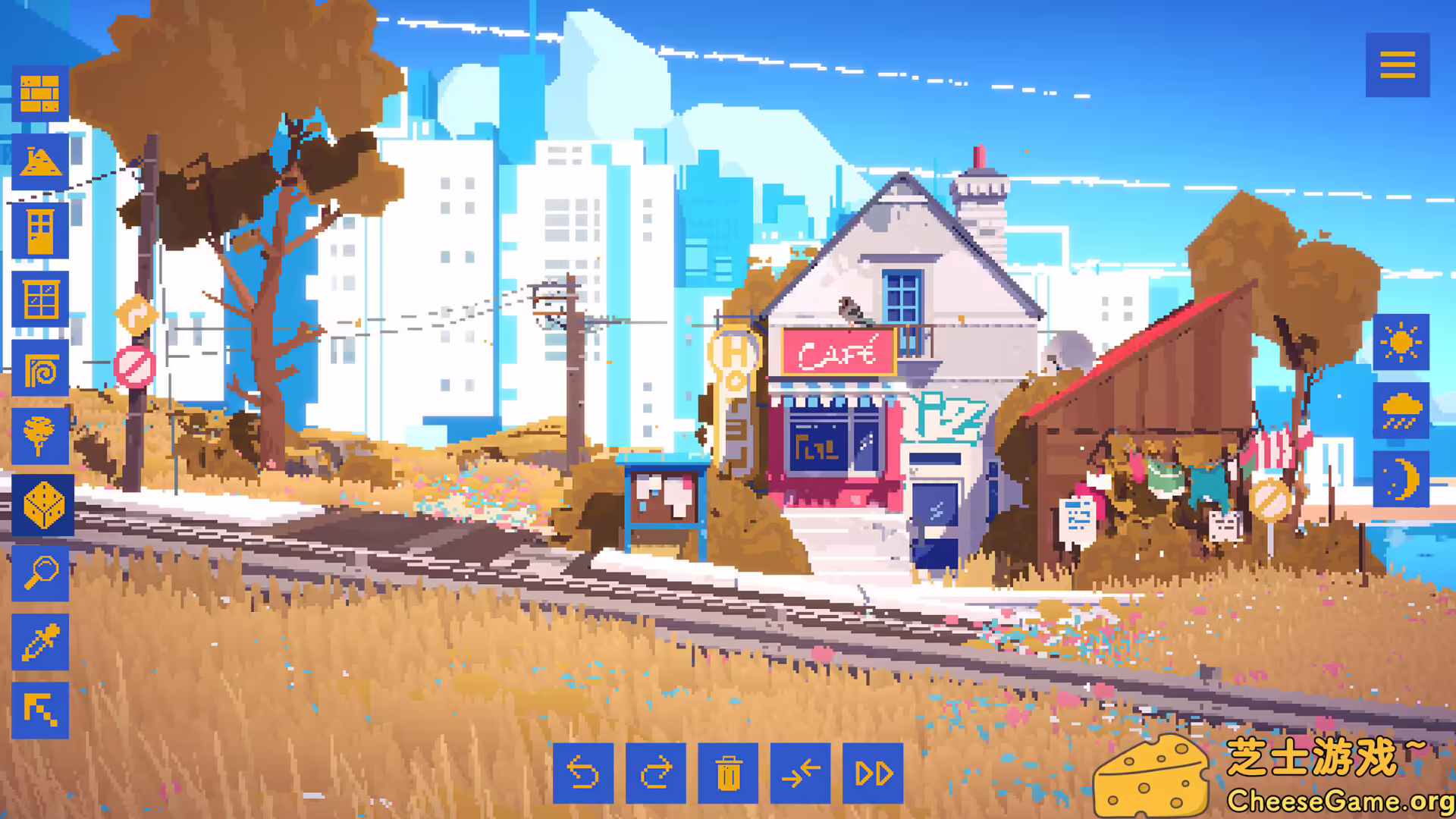This screenshot has height=819, width=1456.
Task: Select the trash delete tool
Action: [730, 773]
